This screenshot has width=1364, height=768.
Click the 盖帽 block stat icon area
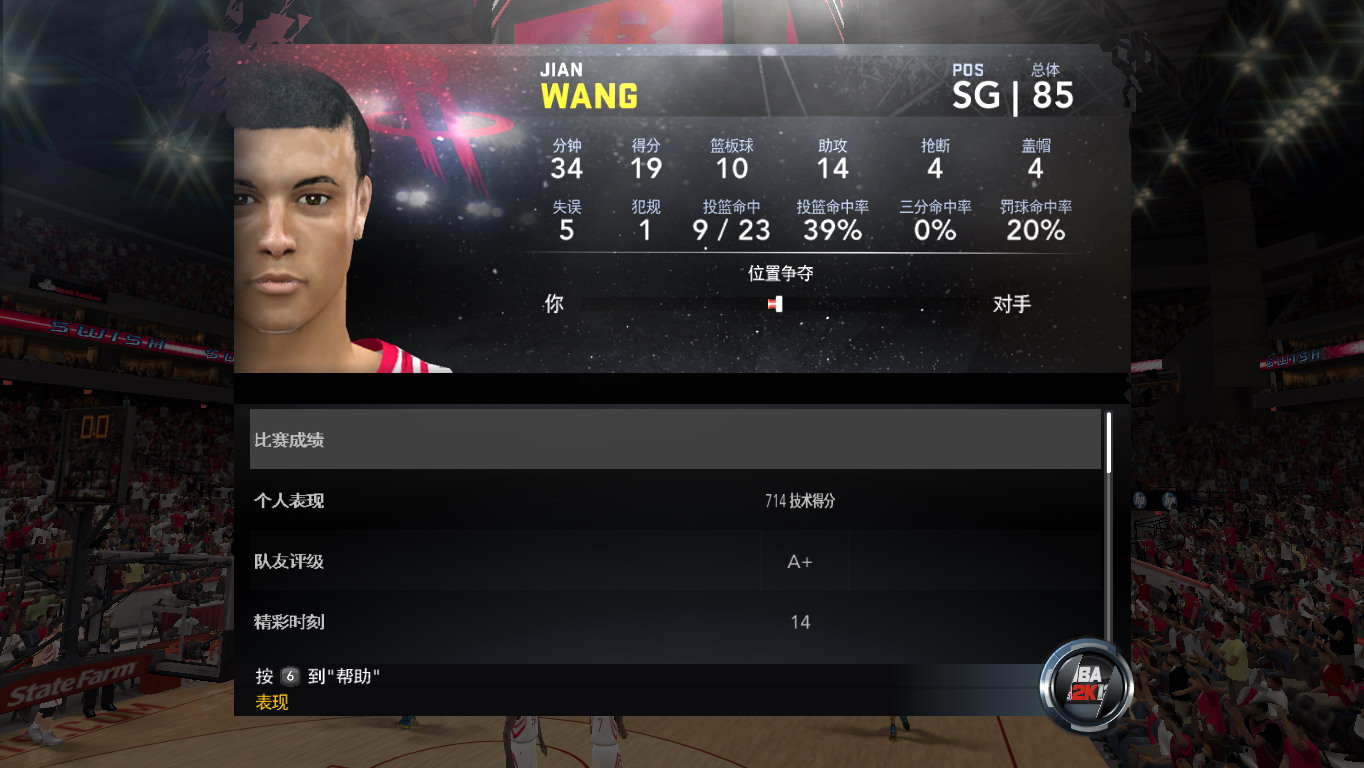1034,158
